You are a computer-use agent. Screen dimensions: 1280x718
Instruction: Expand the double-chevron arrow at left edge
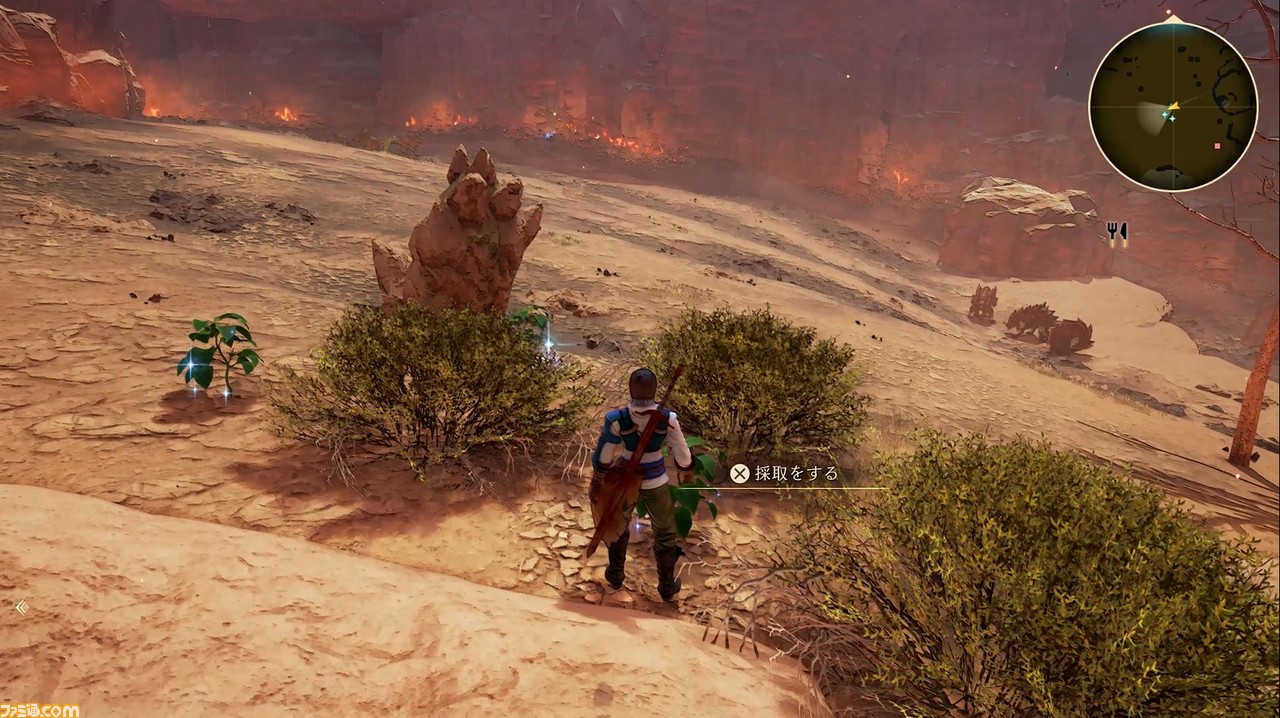point(21,606)
